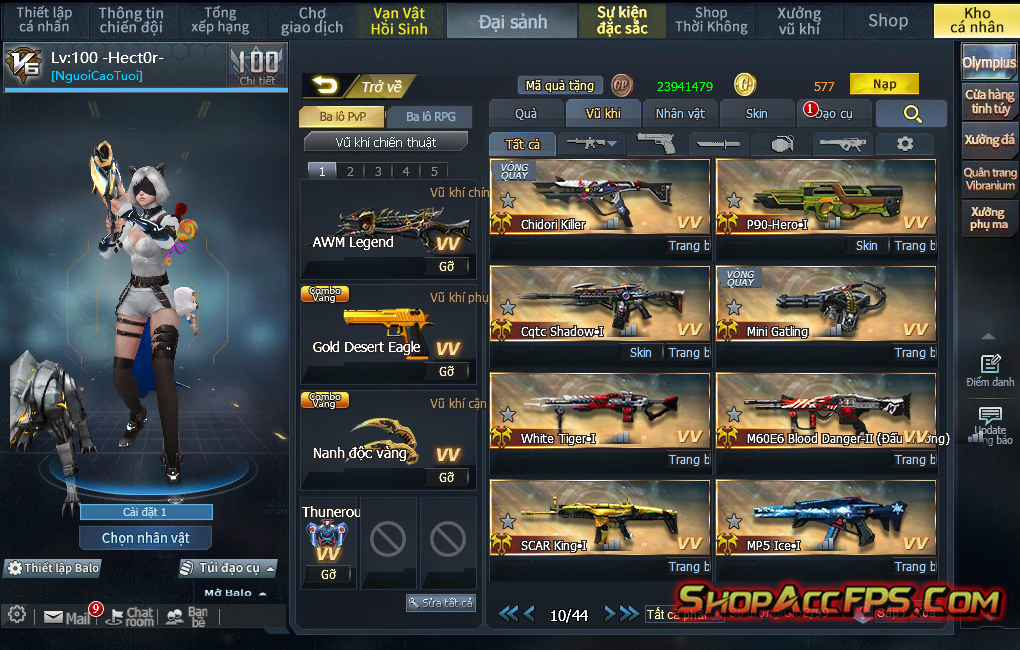The height and width of the screenshot is (650, 1020).
Task: Open the Olympius side panel
Action: 989,63
